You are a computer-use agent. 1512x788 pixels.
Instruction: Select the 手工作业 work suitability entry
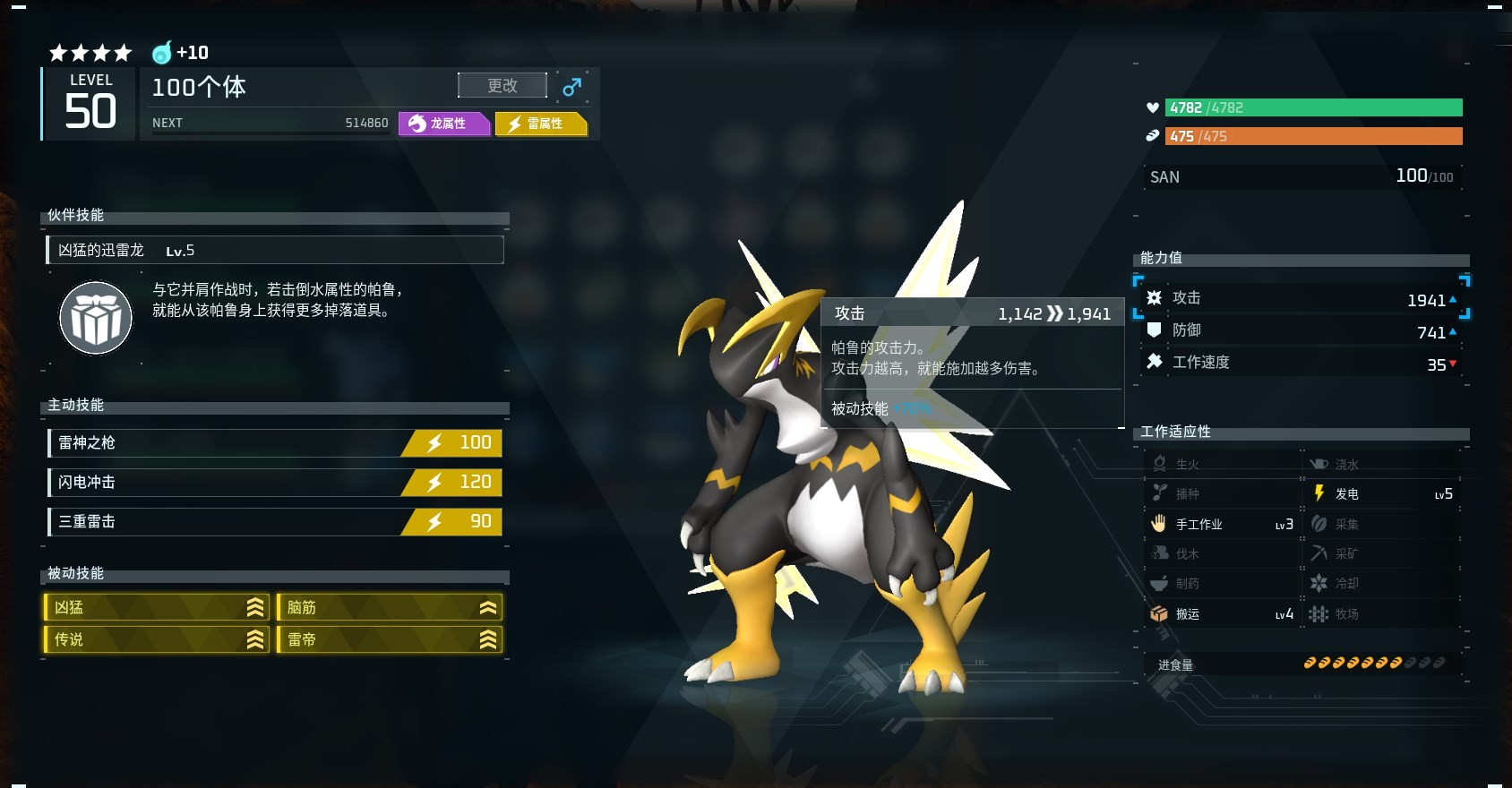coord(1222,524)
